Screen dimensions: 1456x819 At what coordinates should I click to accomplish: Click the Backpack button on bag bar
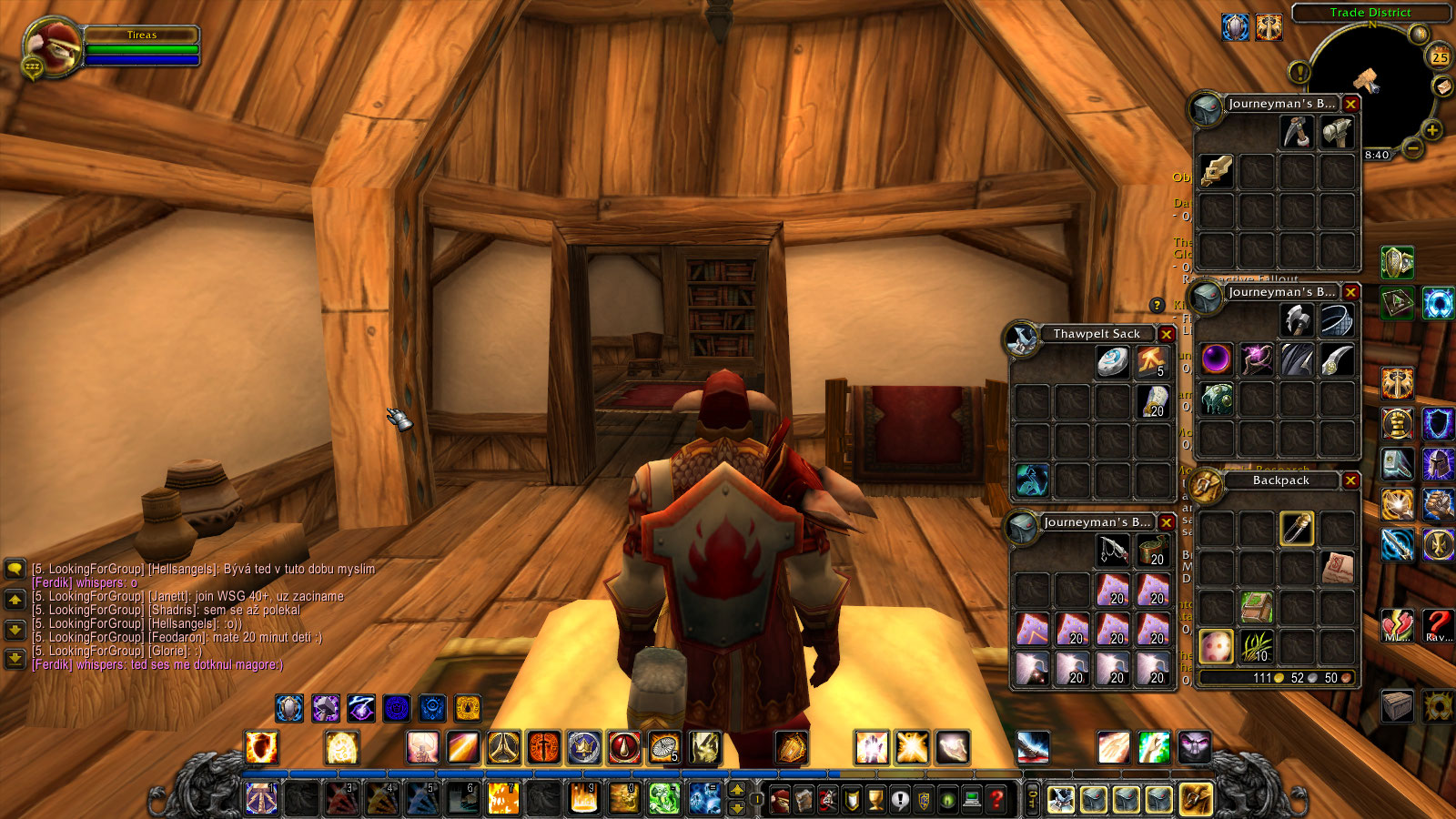coord(1196,799)
